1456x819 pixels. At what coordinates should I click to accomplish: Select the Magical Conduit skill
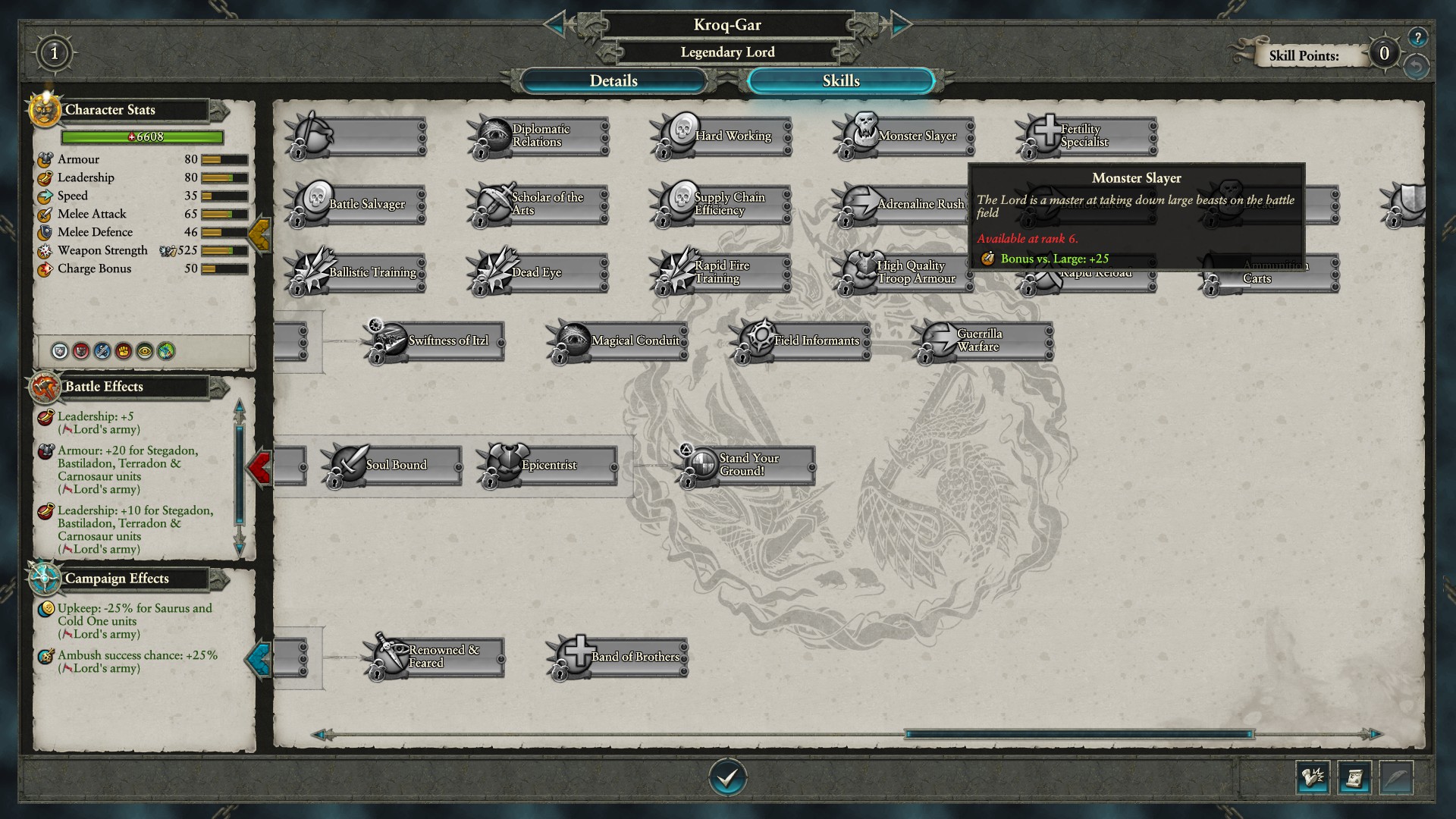(619, 341)
